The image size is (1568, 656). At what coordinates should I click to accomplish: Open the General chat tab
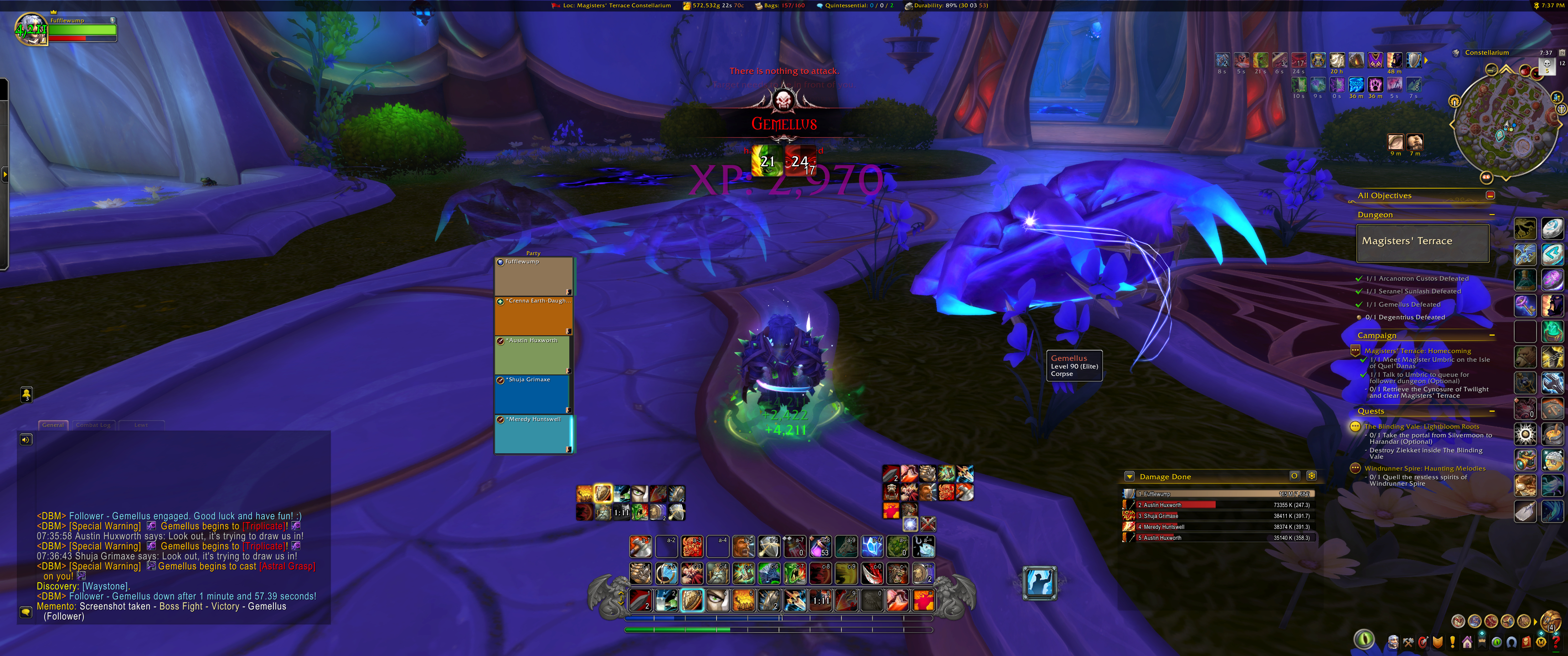point(53,425)
